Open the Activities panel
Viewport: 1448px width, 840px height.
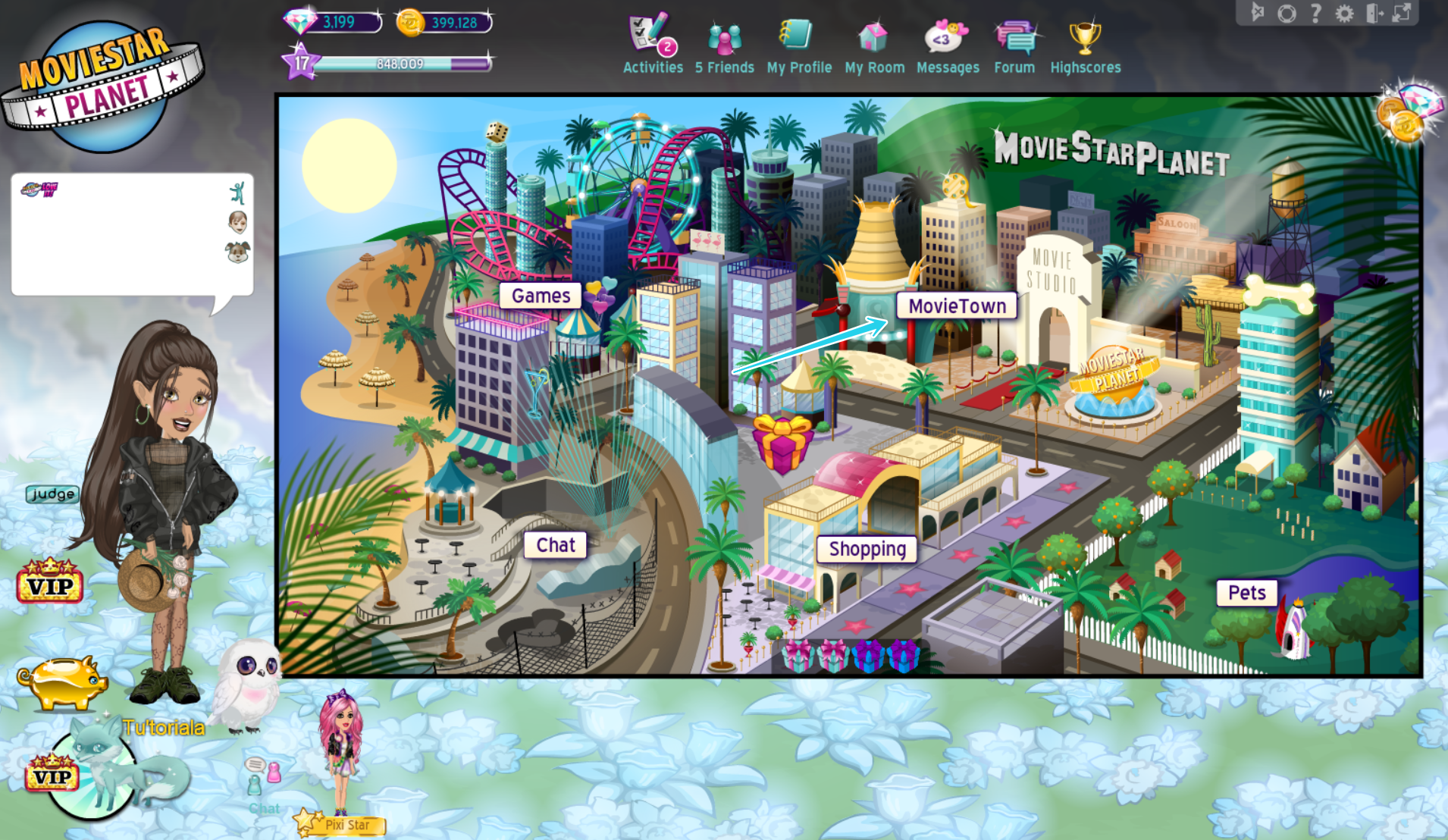tap(649, 34)
